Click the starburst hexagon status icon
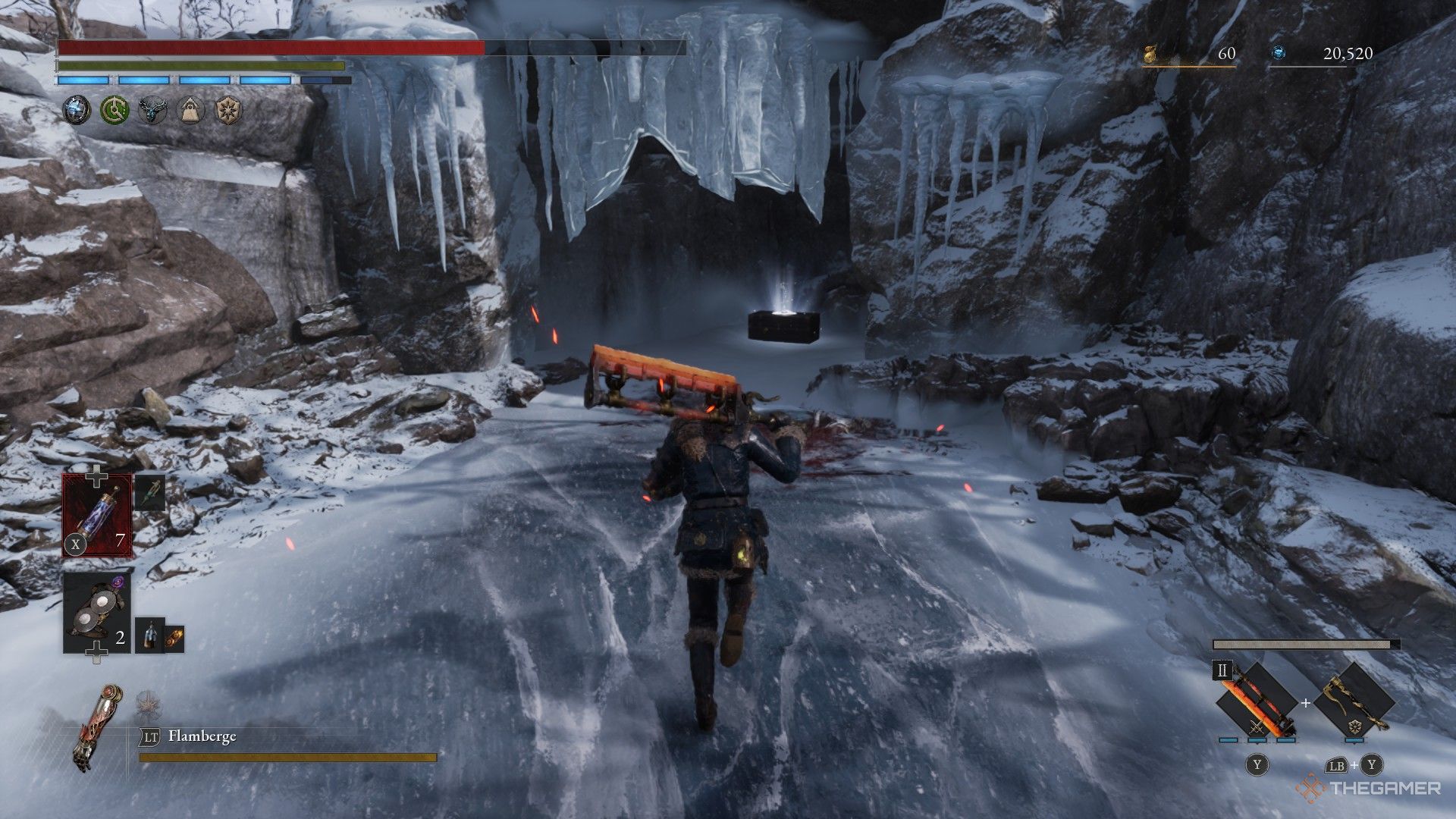This screenshot has height=819, width=1456. coord(227,111)
